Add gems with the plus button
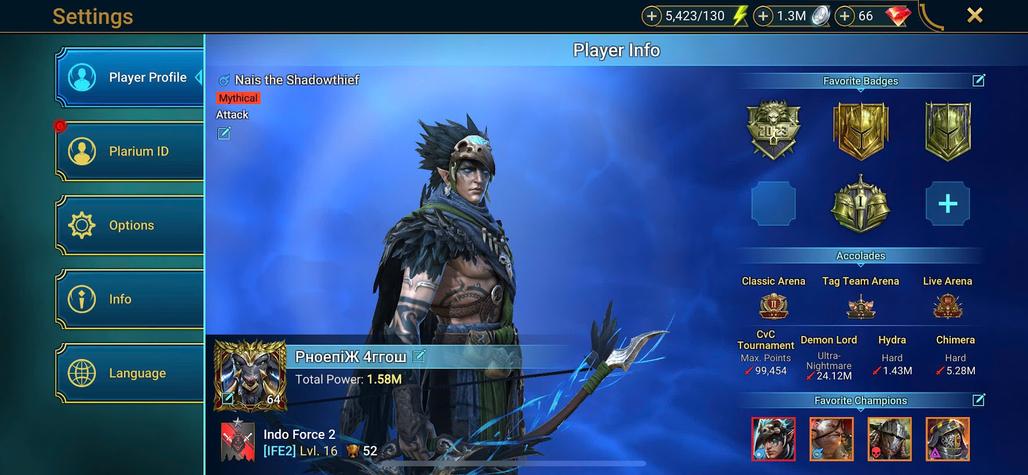Screen dimensions: 1028x475 pos(845,16)
